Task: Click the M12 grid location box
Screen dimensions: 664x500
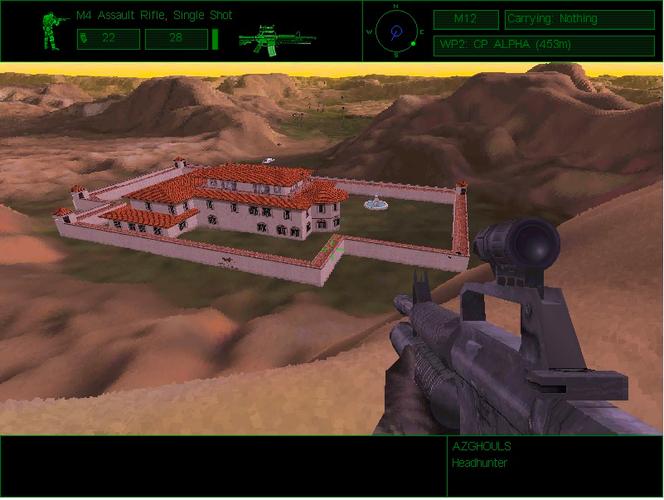Action: pos(465,19)
